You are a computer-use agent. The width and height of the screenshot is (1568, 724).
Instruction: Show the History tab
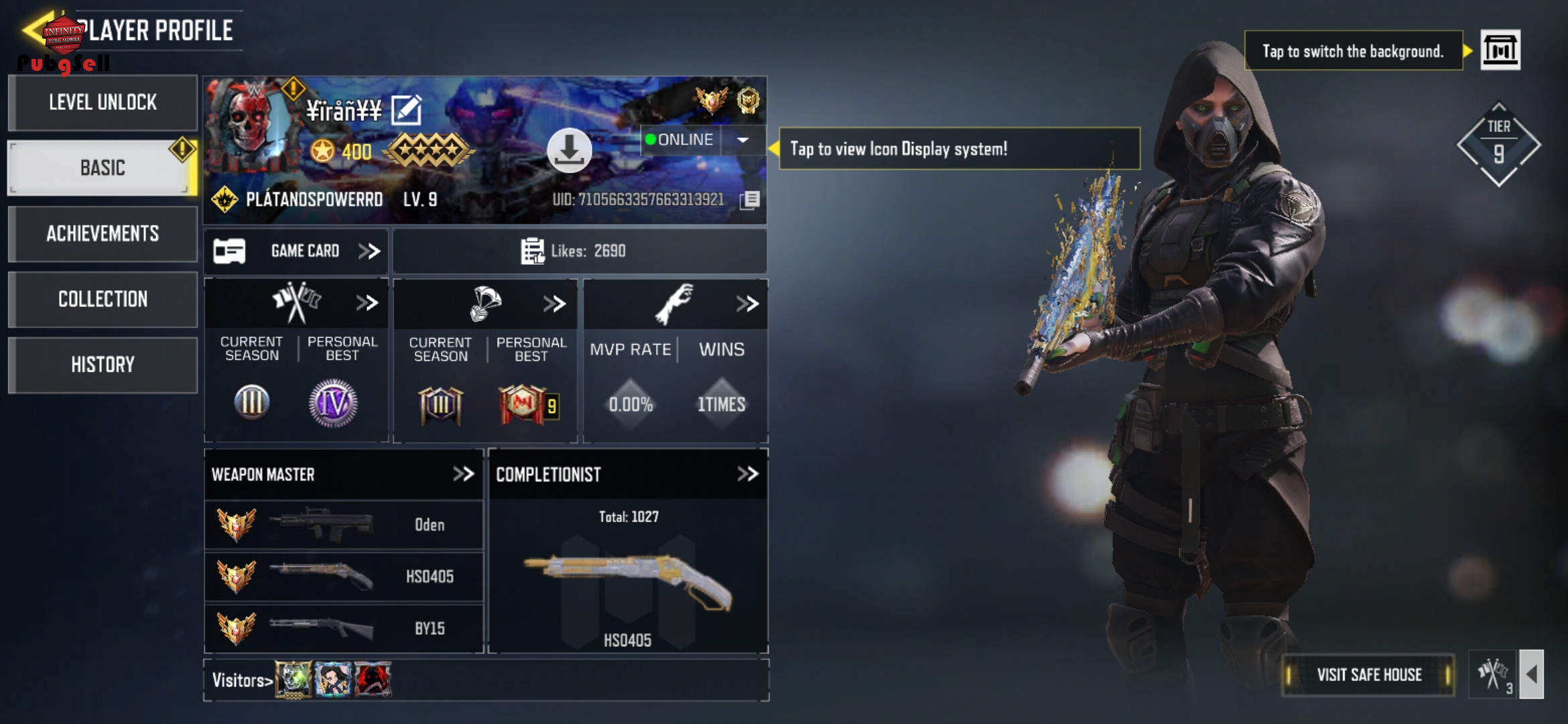point(103,365)
